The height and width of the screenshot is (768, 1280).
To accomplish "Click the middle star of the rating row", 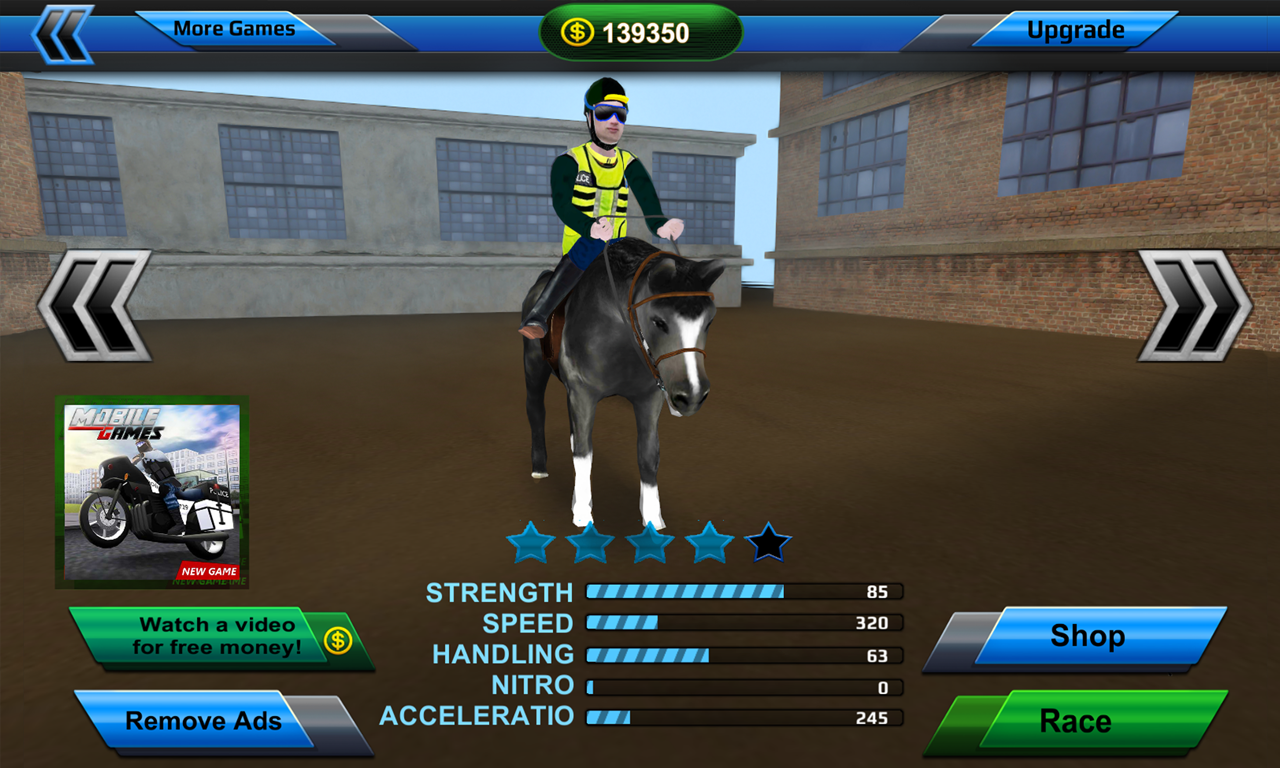I will point(650,541).
